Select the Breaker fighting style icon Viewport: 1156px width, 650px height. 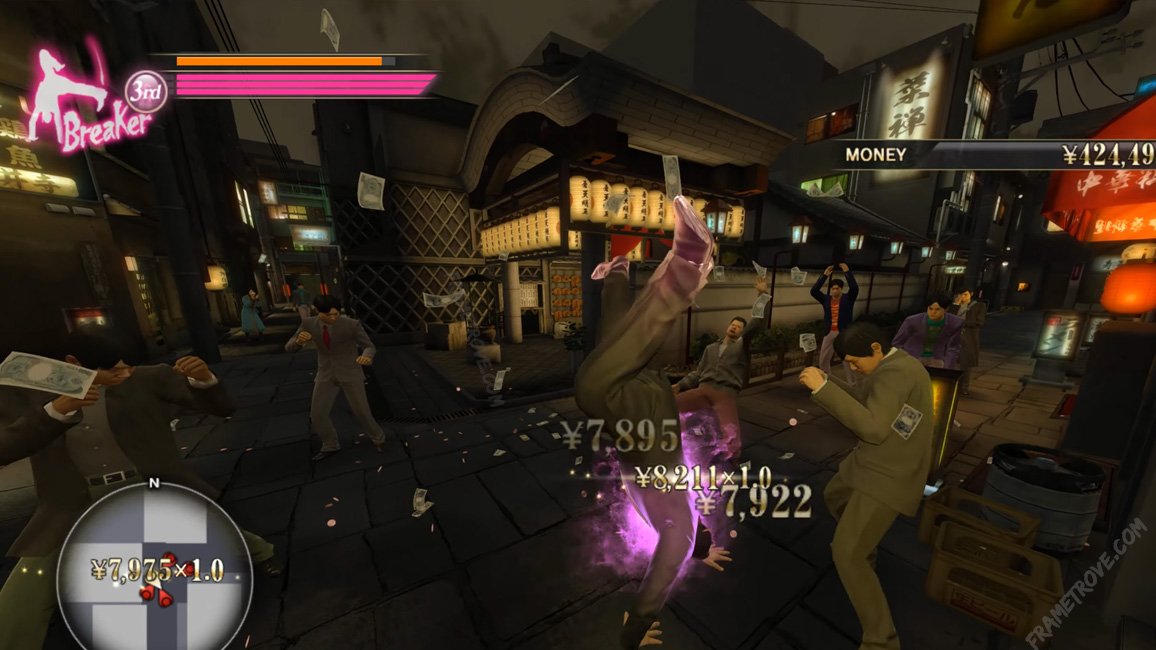pos(85,100)
